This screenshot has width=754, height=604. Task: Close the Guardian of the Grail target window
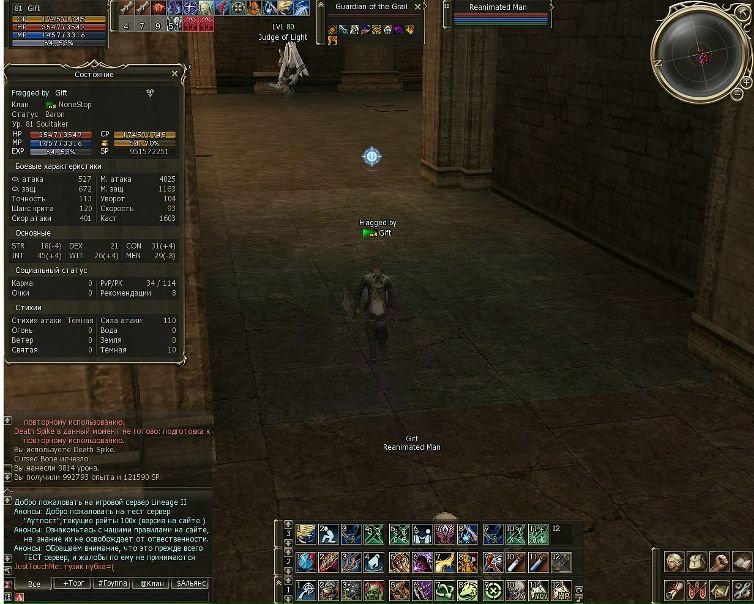[x=418, y=7]
